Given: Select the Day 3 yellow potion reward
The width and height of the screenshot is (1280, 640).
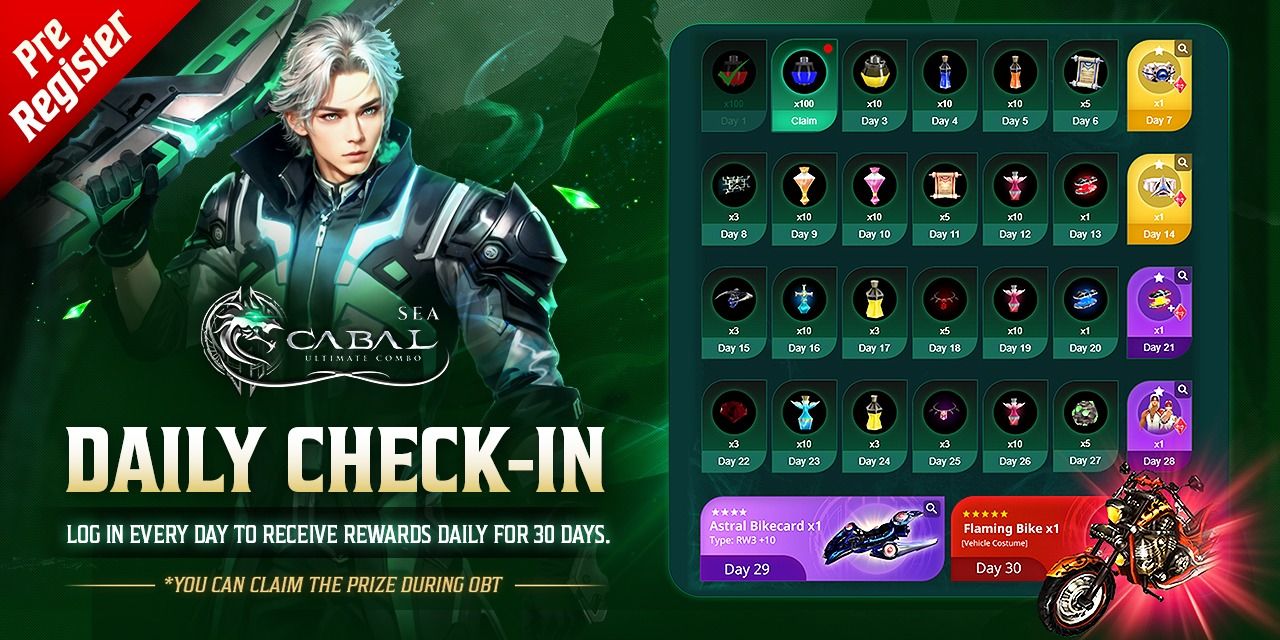Looking at the screenshot, I should [x=874, y=85].
